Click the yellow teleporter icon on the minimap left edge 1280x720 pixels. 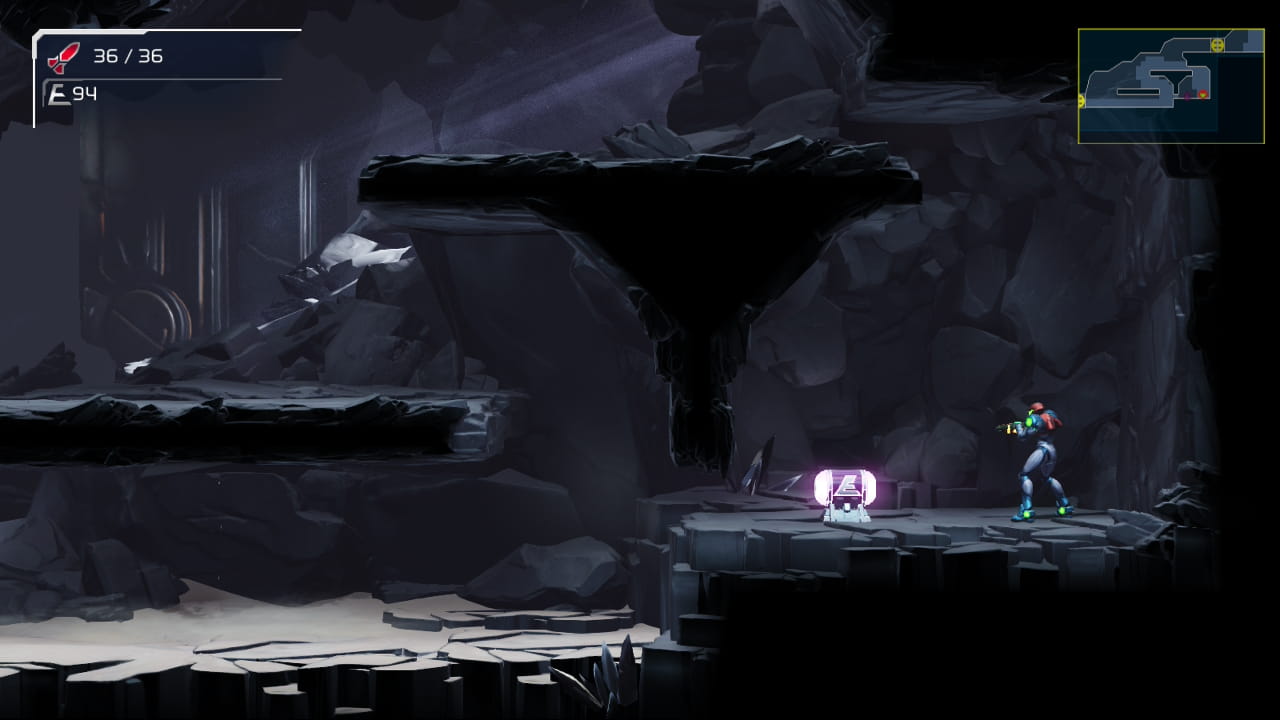point(1082,100)
